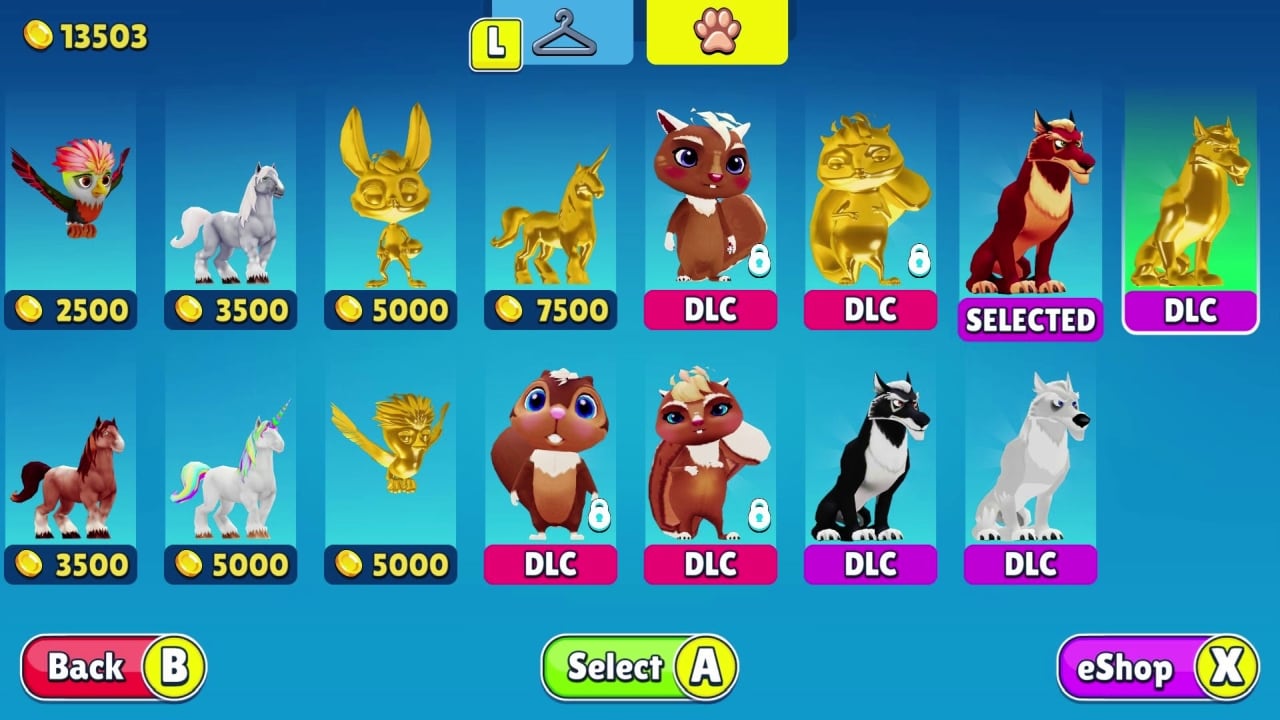
Task: Select the white wolf DLC pet
Action: 1030,460
